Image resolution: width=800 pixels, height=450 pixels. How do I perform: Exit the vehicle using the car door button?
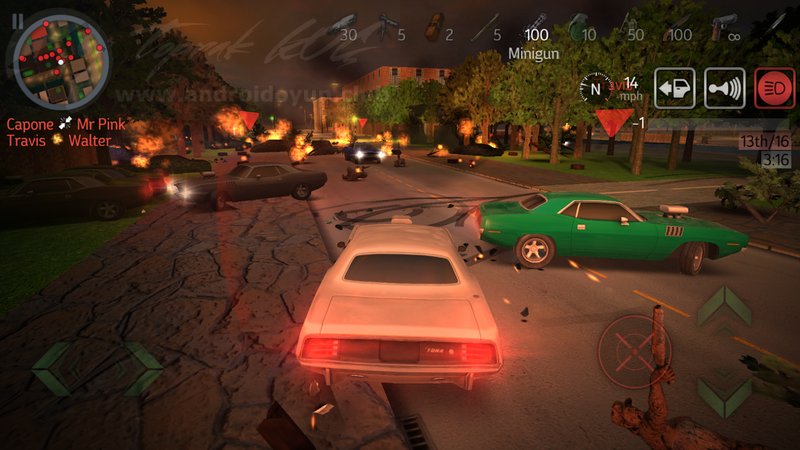(x=675, y=88)
